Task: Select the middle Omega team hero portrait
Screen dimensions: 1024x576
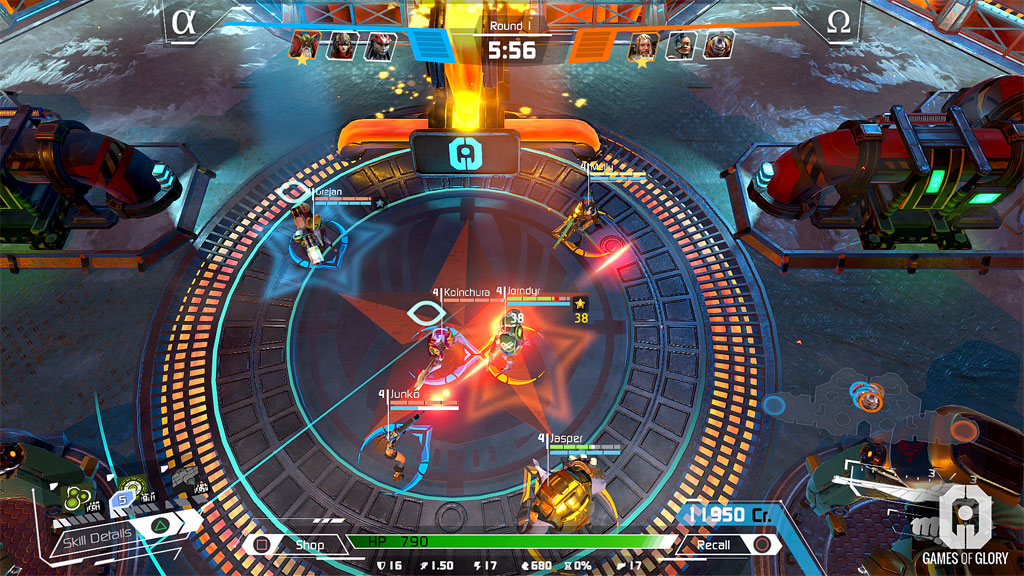Action: click(x=680, y=45)
